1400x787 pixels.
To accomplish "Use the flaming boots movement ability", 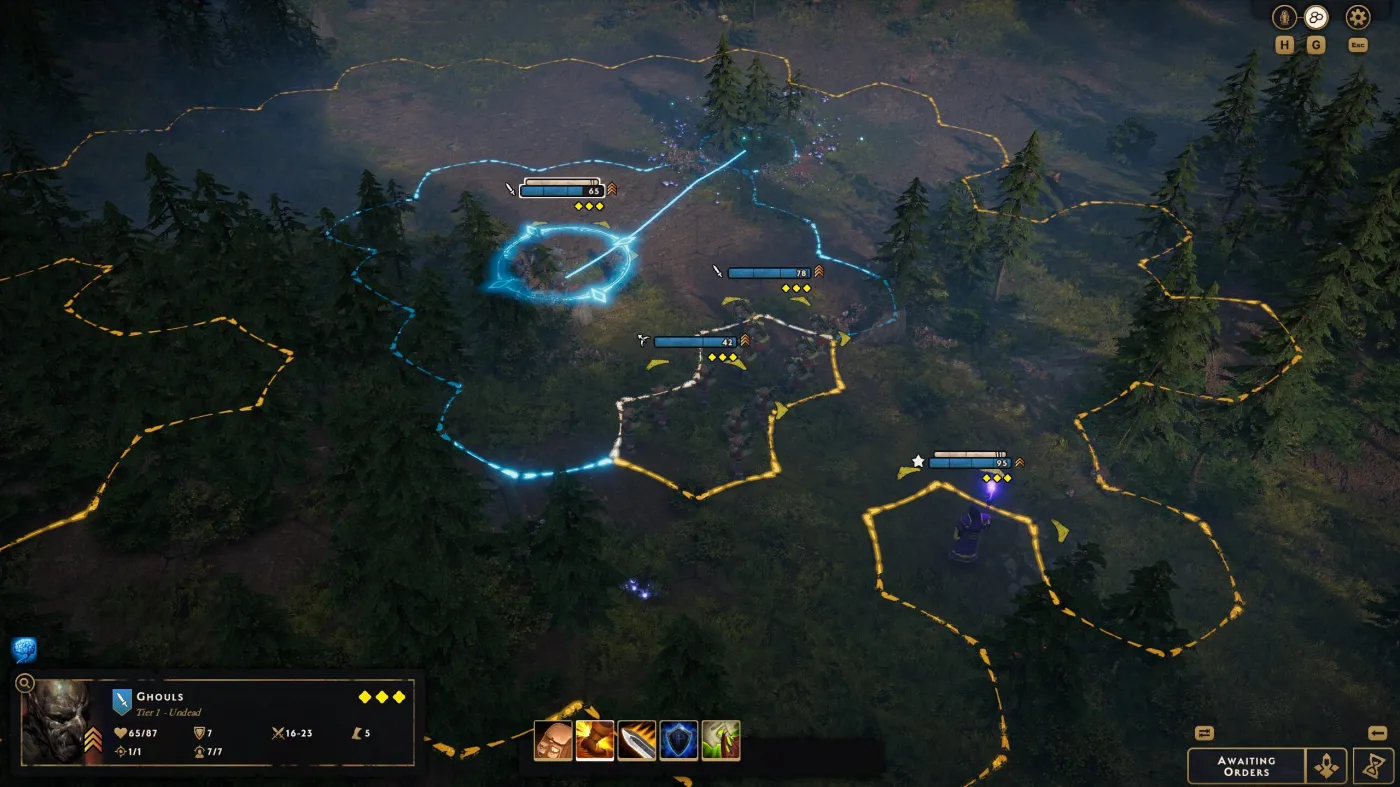I will pos(595,742).
